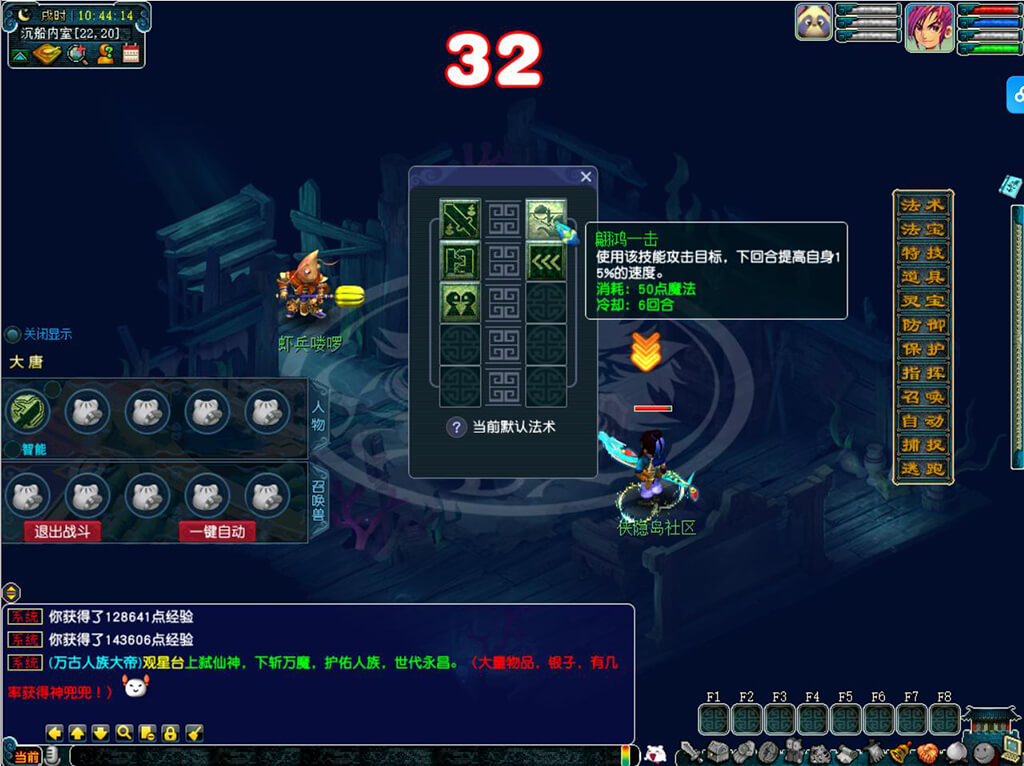Viewport: 1024px width, 766px height.
Task: Click the panda pet portrait
Action: (814, 22)
